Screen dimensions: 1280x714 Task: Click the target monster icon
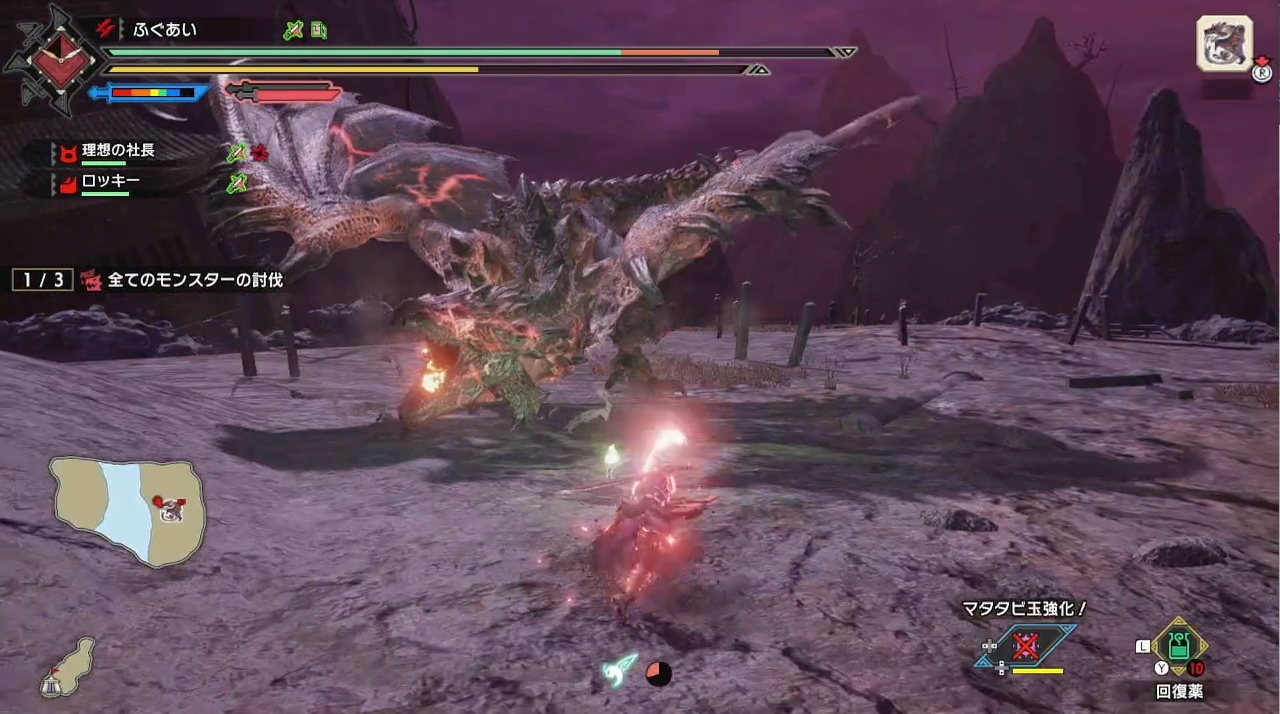pos(1225,44)
